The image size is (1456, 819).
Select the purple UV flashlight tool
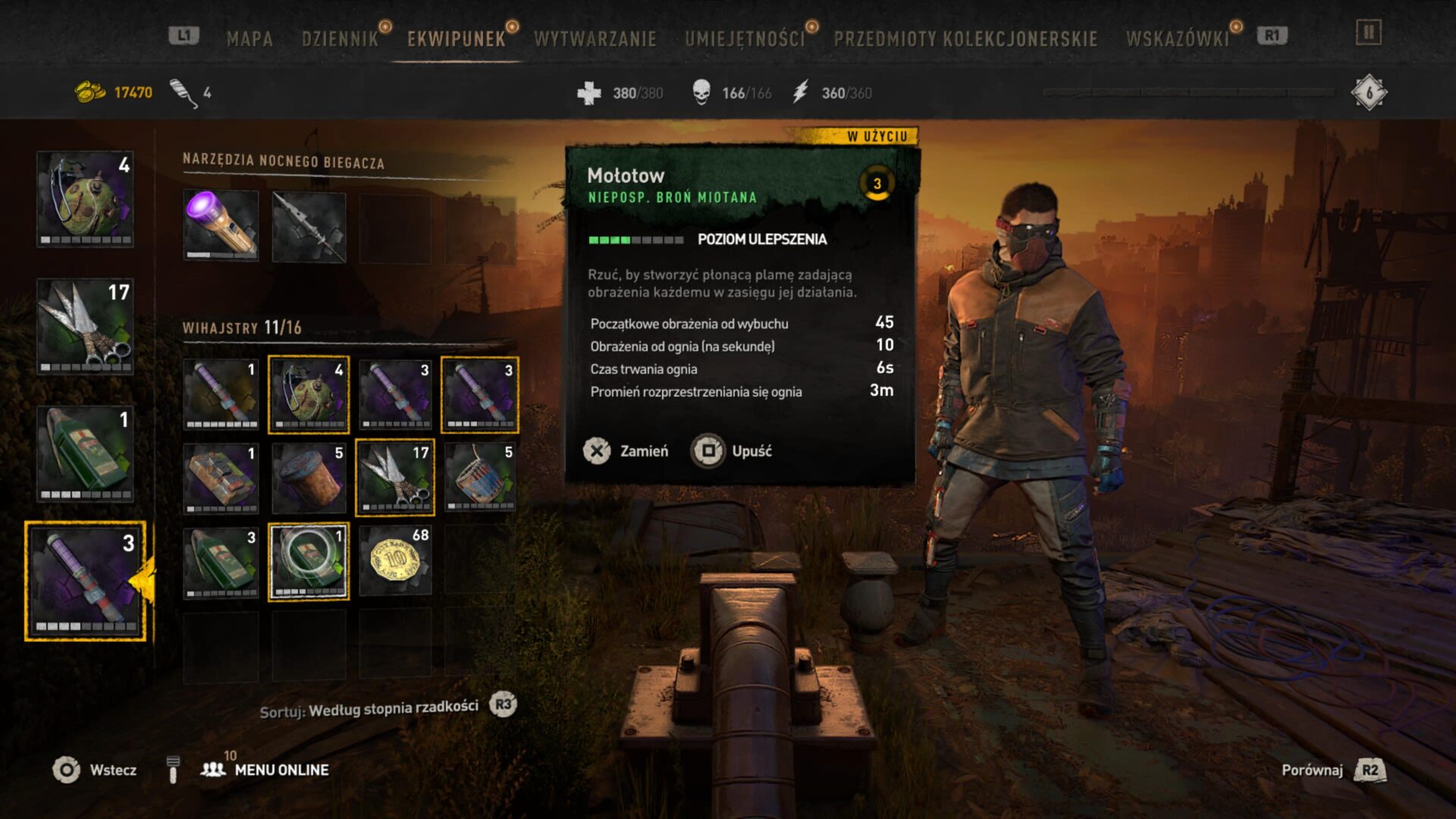221,225
